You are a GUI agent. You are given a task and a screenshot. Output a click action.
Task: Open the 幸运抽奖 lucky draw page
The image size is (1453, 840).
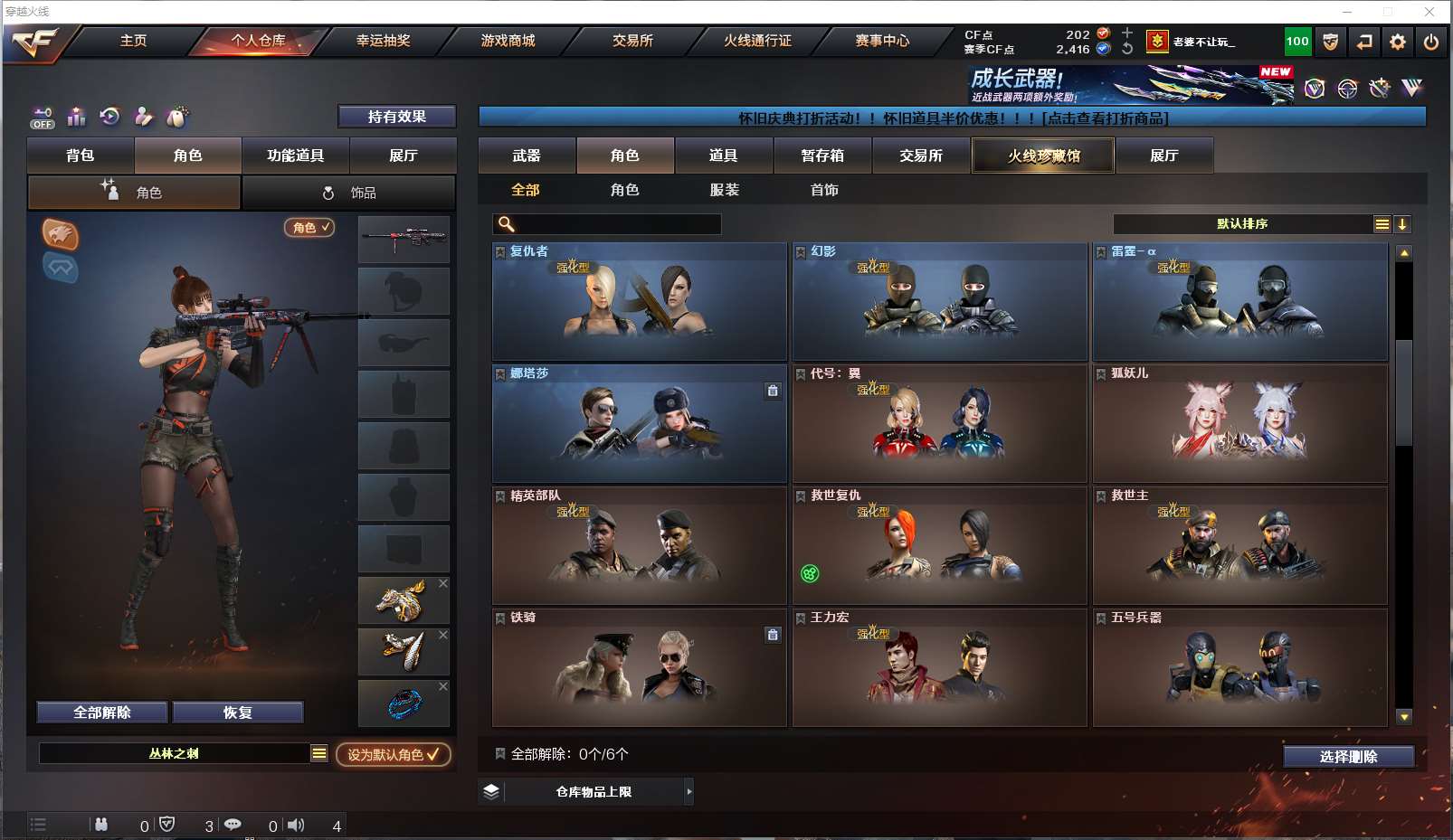(x=383, y=41)
